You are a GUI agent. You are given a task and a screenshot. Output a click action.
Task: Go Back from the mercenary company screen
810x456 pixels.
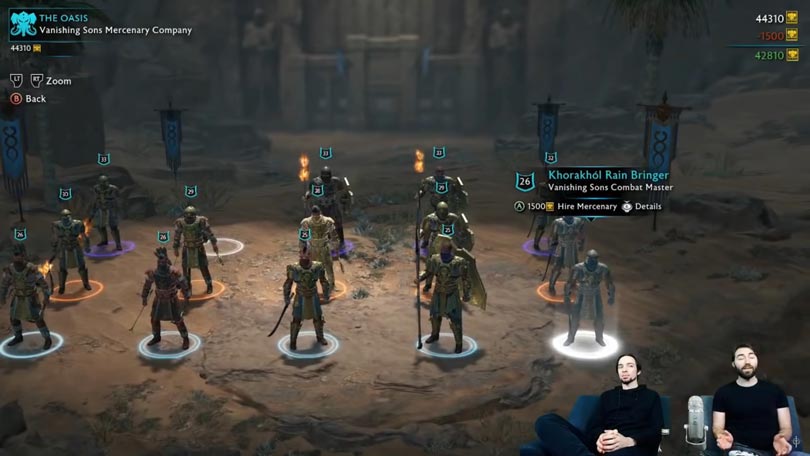tap(35, 99)
